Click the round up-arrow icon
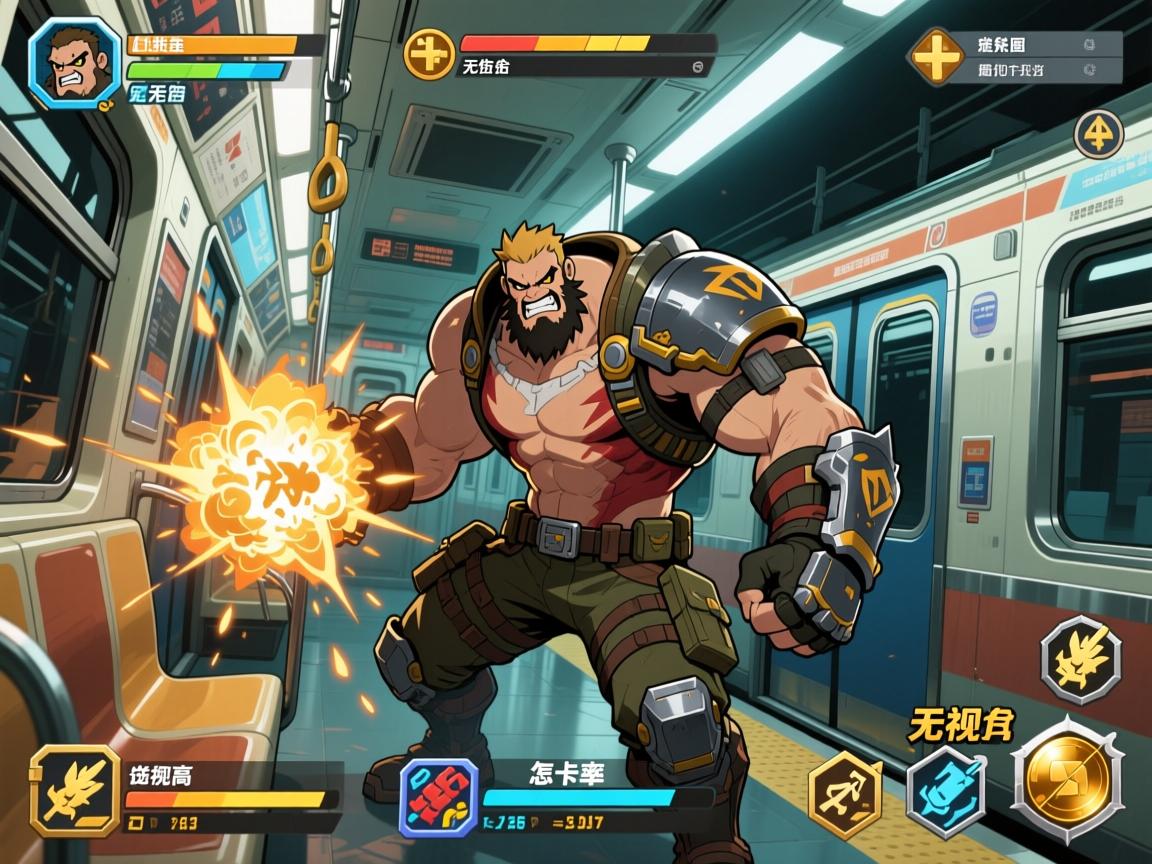Viewport: 1152px width, 864px height. 1099,134
